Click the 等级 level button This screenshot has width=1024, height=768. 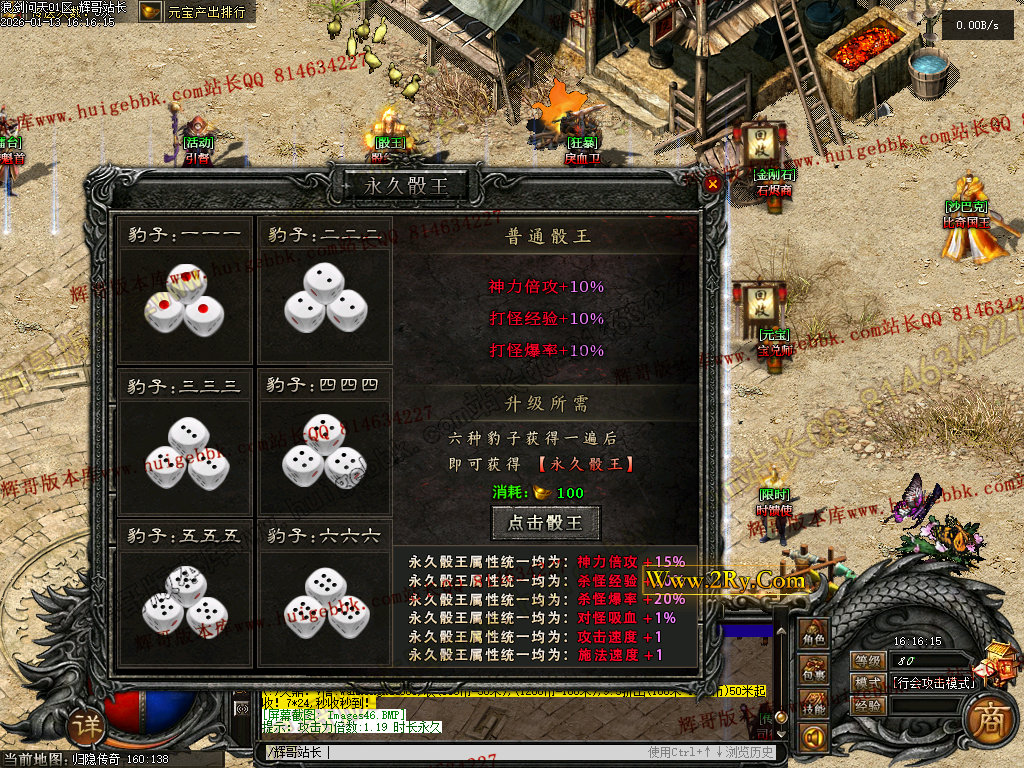pyautogui.click(x=868, y=661)
